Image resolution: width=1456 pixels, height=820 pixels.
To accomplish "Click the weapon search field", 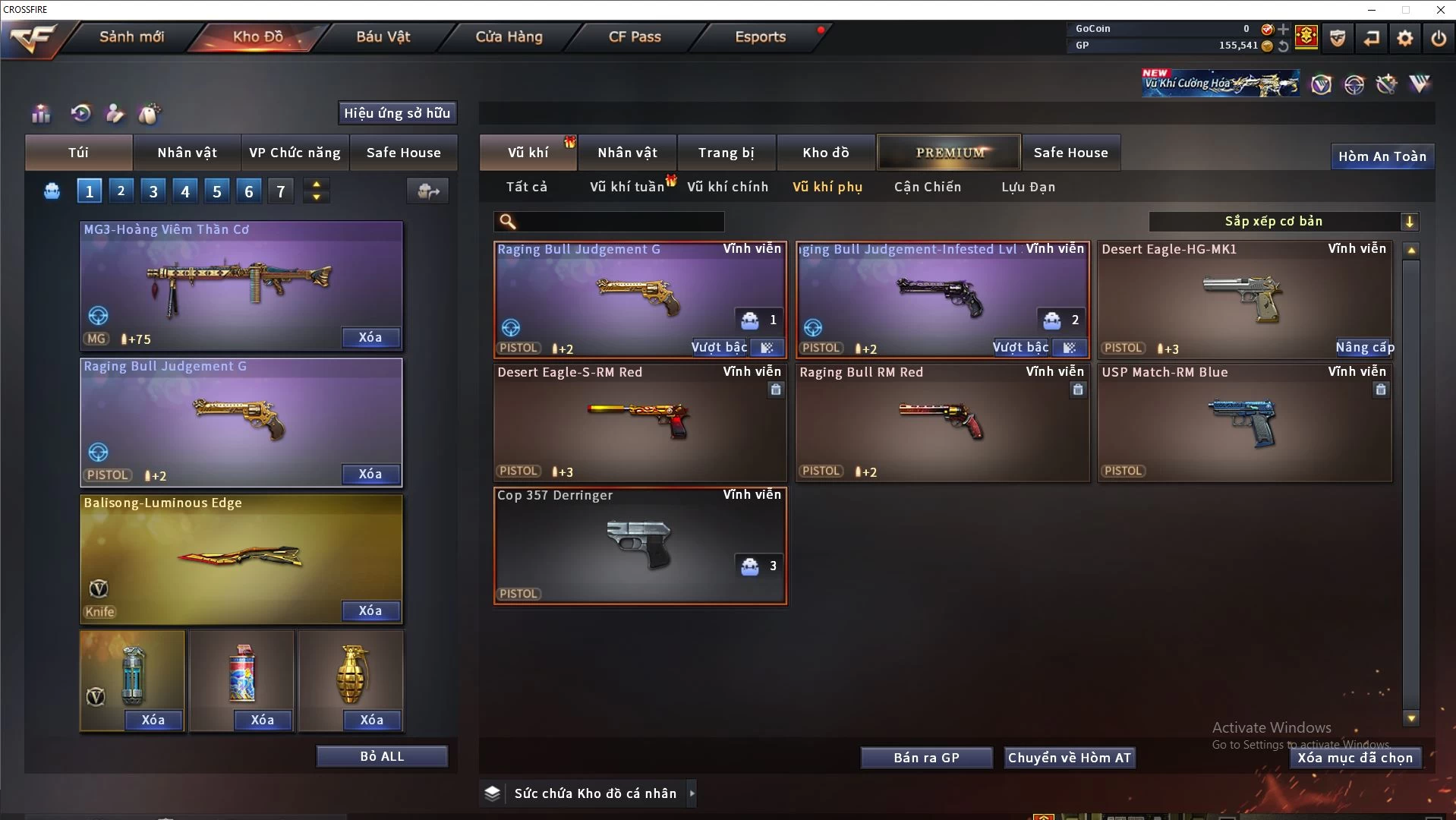I will (619, 221).
